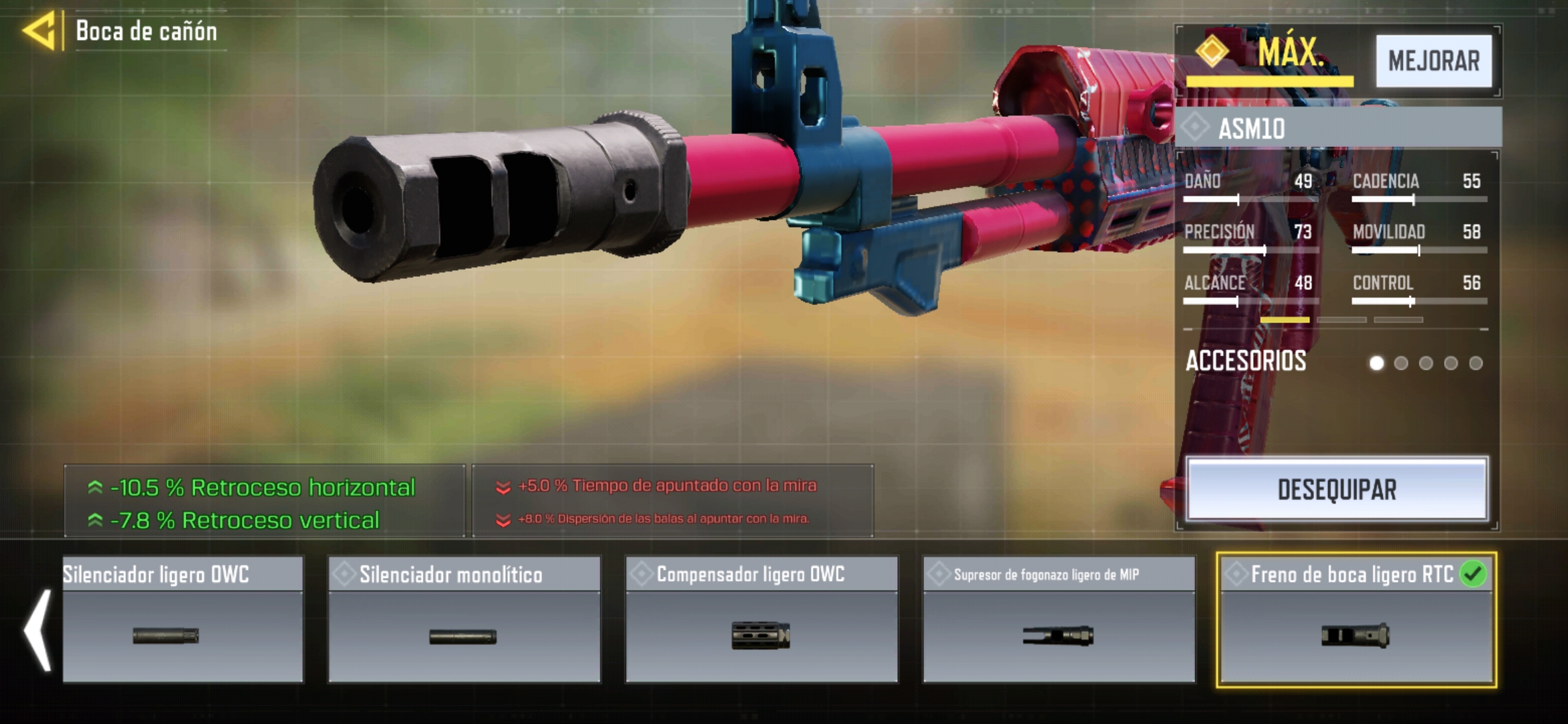Viewport: 1568px width, 724px height.
Task: Show previous attachments with the white left arrow
Action: pos(38,630)
